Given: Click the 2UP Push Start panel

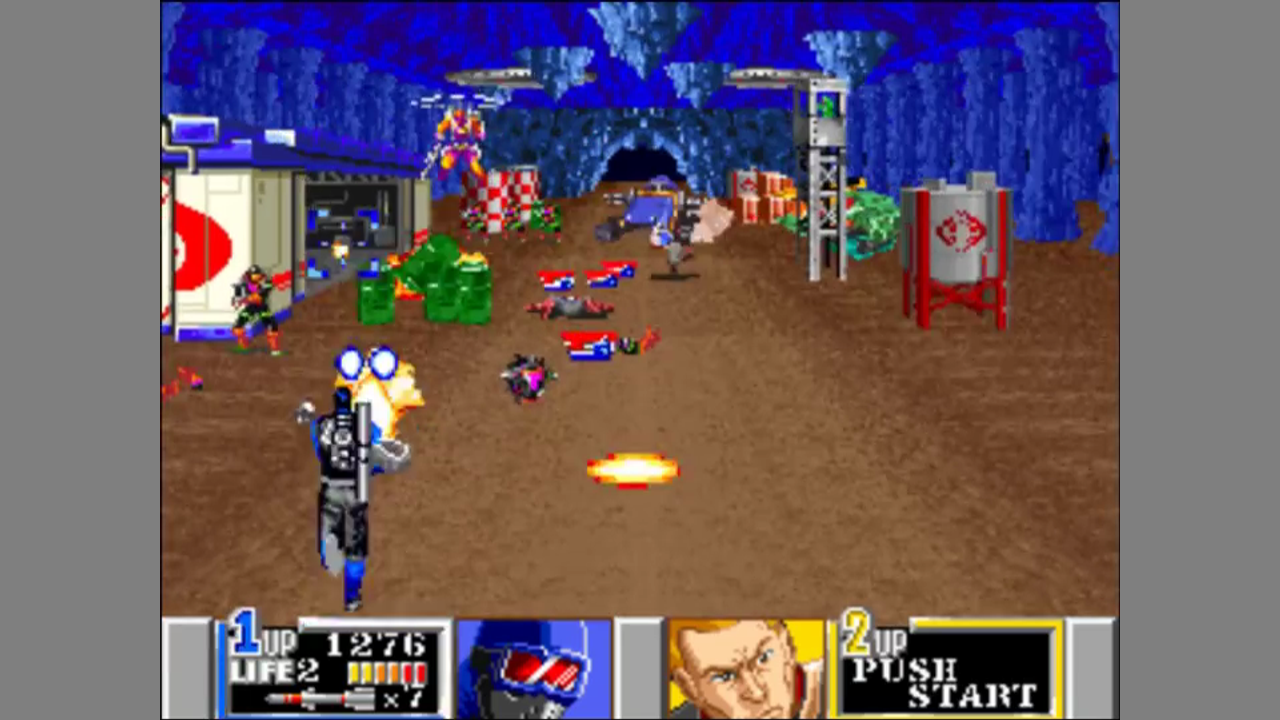Looking at the screenshot, I should pyautogui.click(x=945, y=668).
